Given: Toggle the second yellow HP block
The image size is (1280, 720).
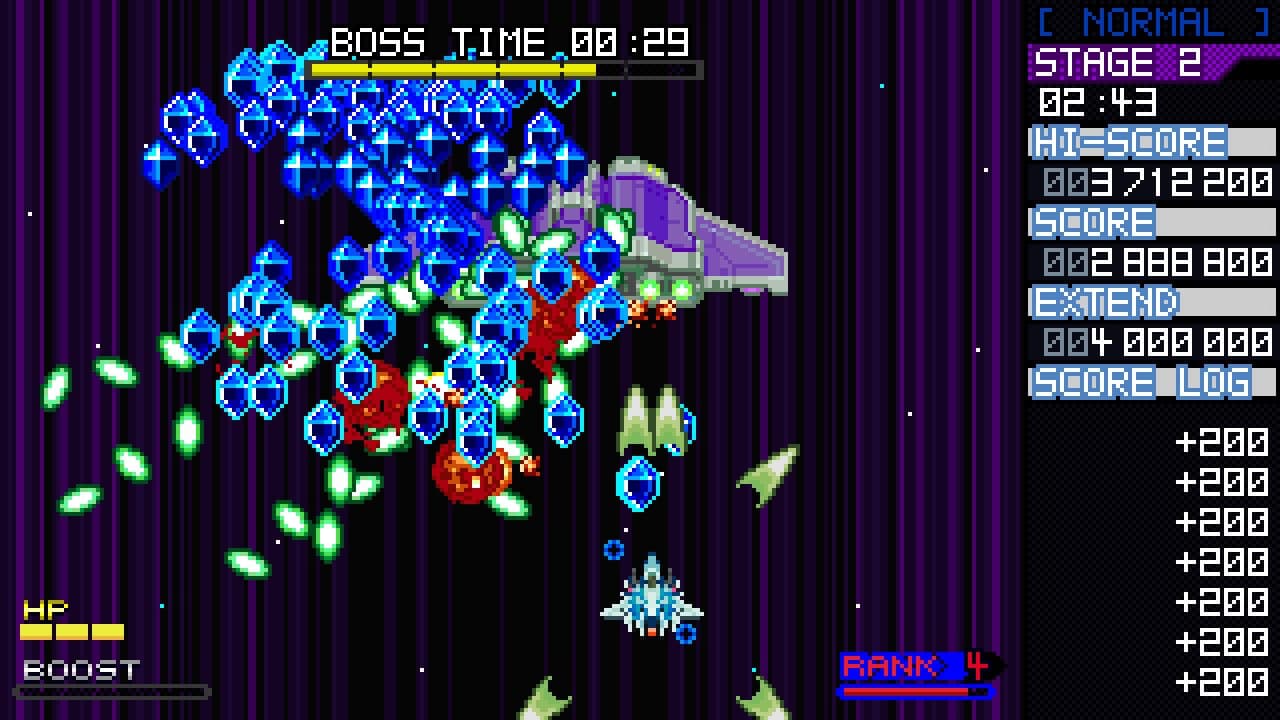Looking at the screenshot, I should tap(72, 630).
